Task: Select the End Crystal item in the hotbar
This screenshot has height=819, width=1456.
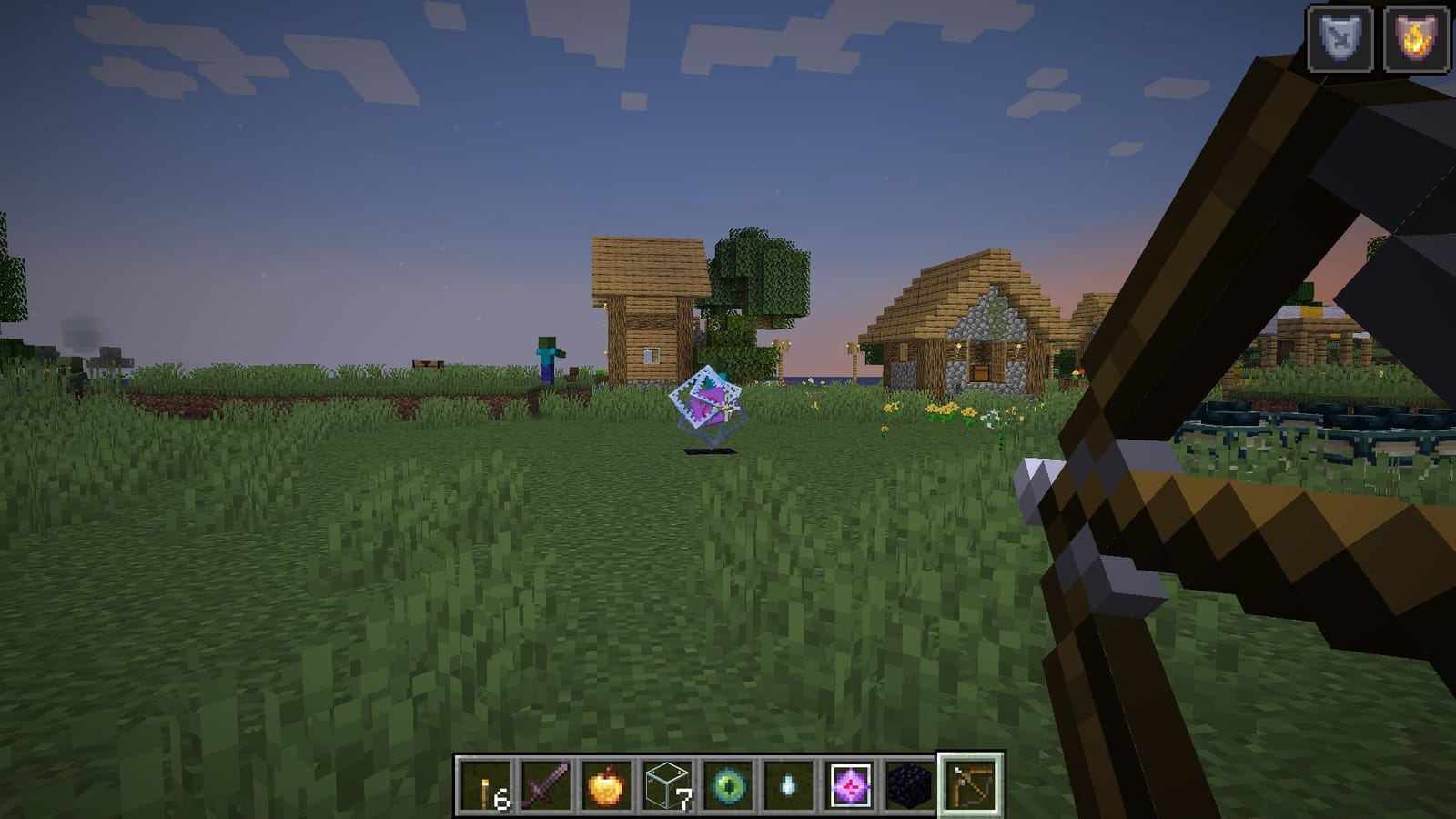Action: pos(849,787)
